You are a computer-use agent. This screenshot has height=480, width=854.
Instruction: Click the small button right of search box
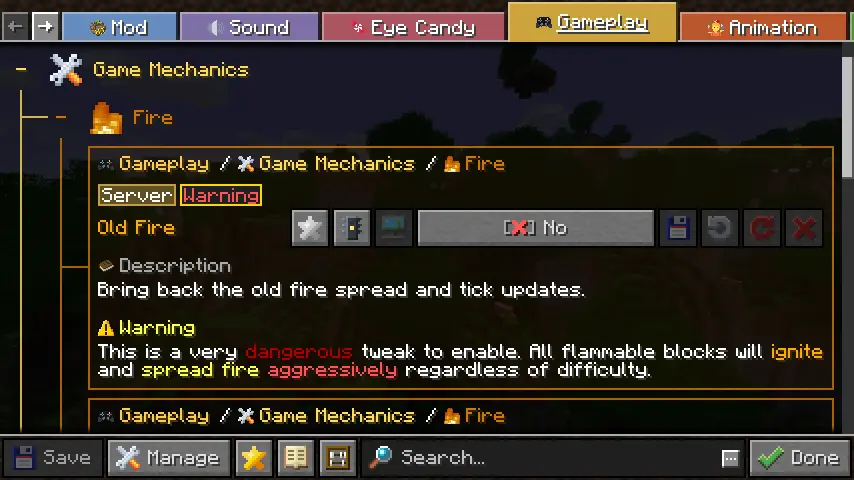click(730, 458)
